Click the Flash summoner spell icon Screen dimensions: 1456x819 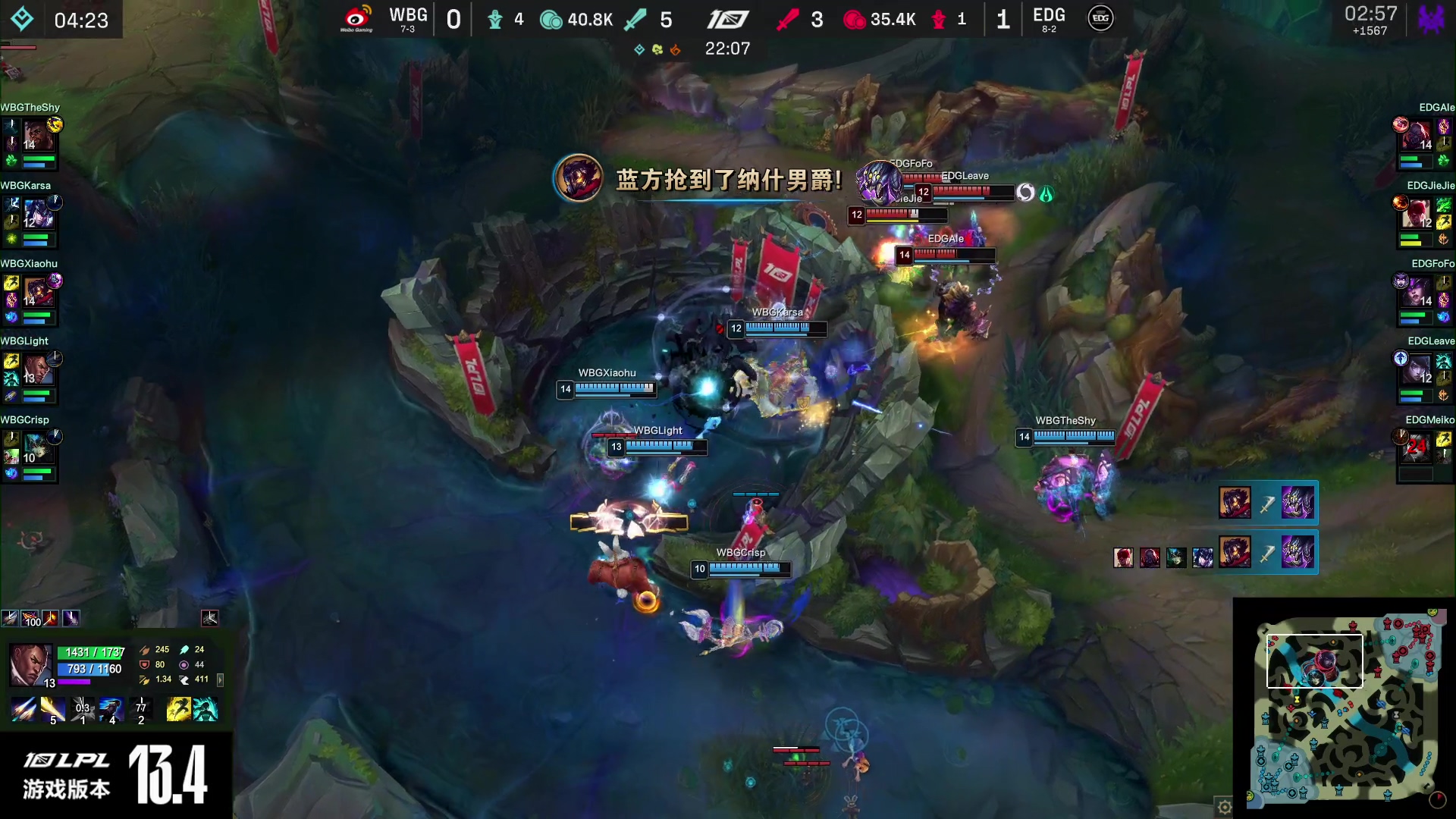tap(178, 709)
